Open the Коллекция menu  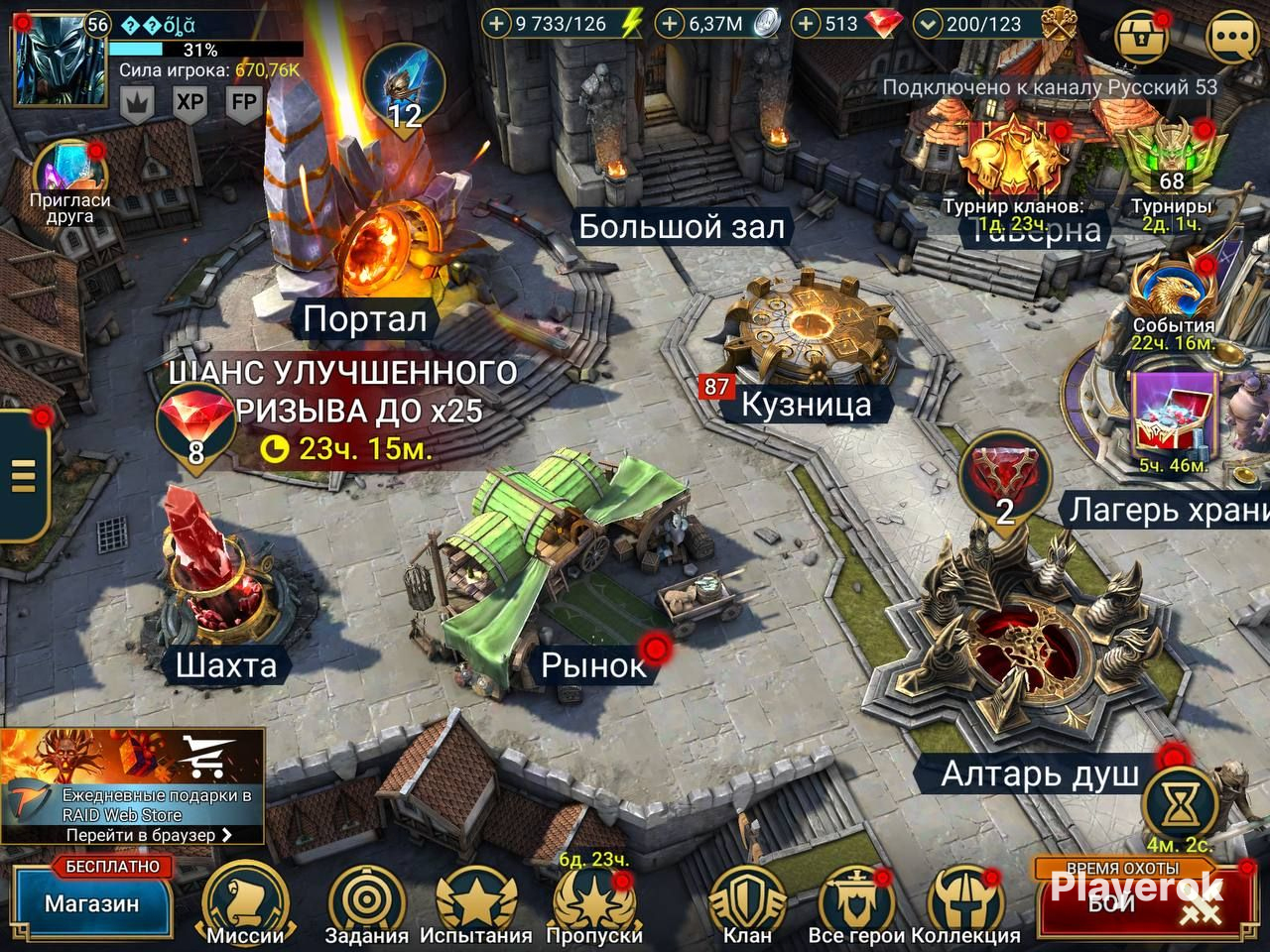tap(965, 902)
